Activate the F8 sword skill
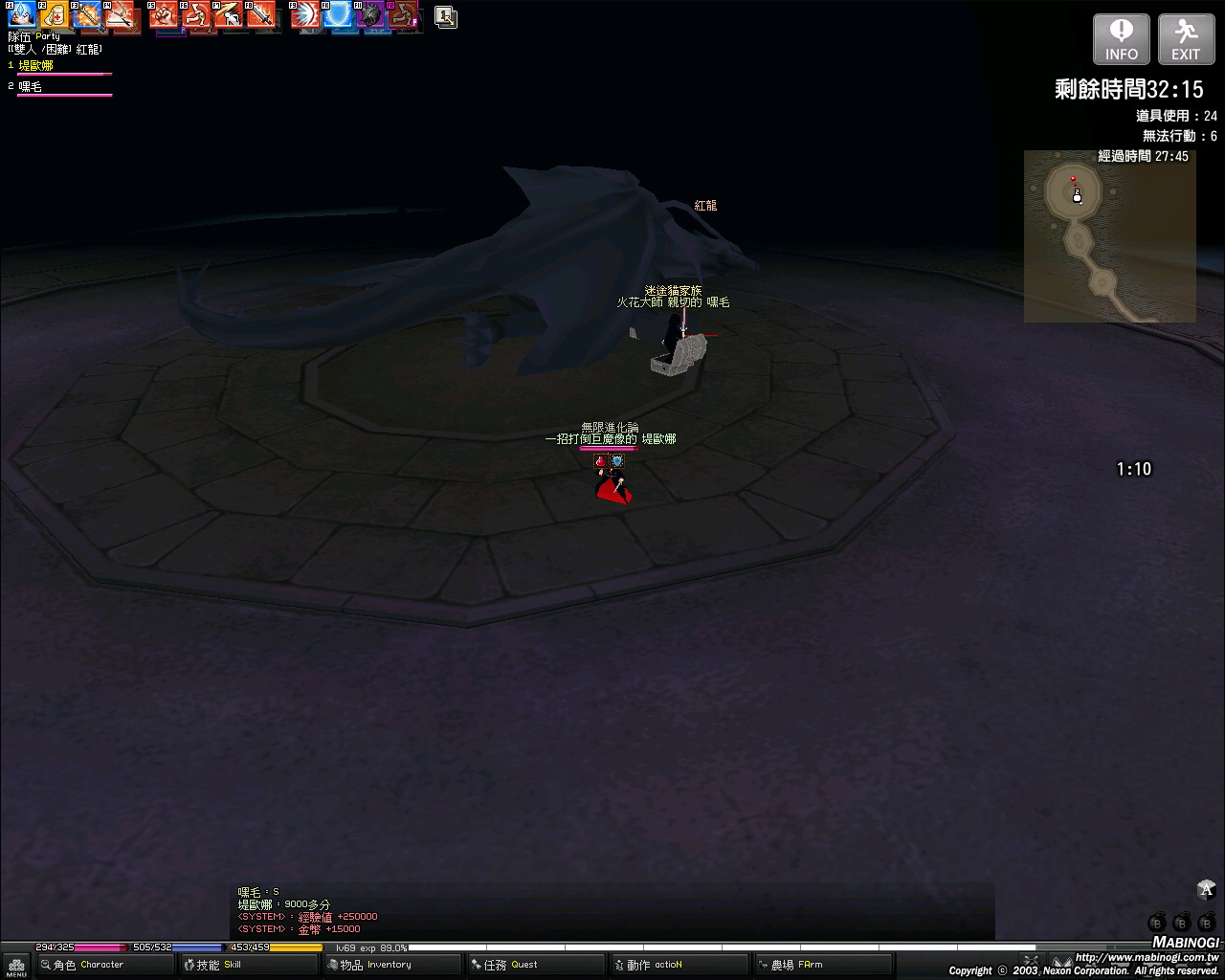This screenshot has width=1225, height=980. point(260,15)
